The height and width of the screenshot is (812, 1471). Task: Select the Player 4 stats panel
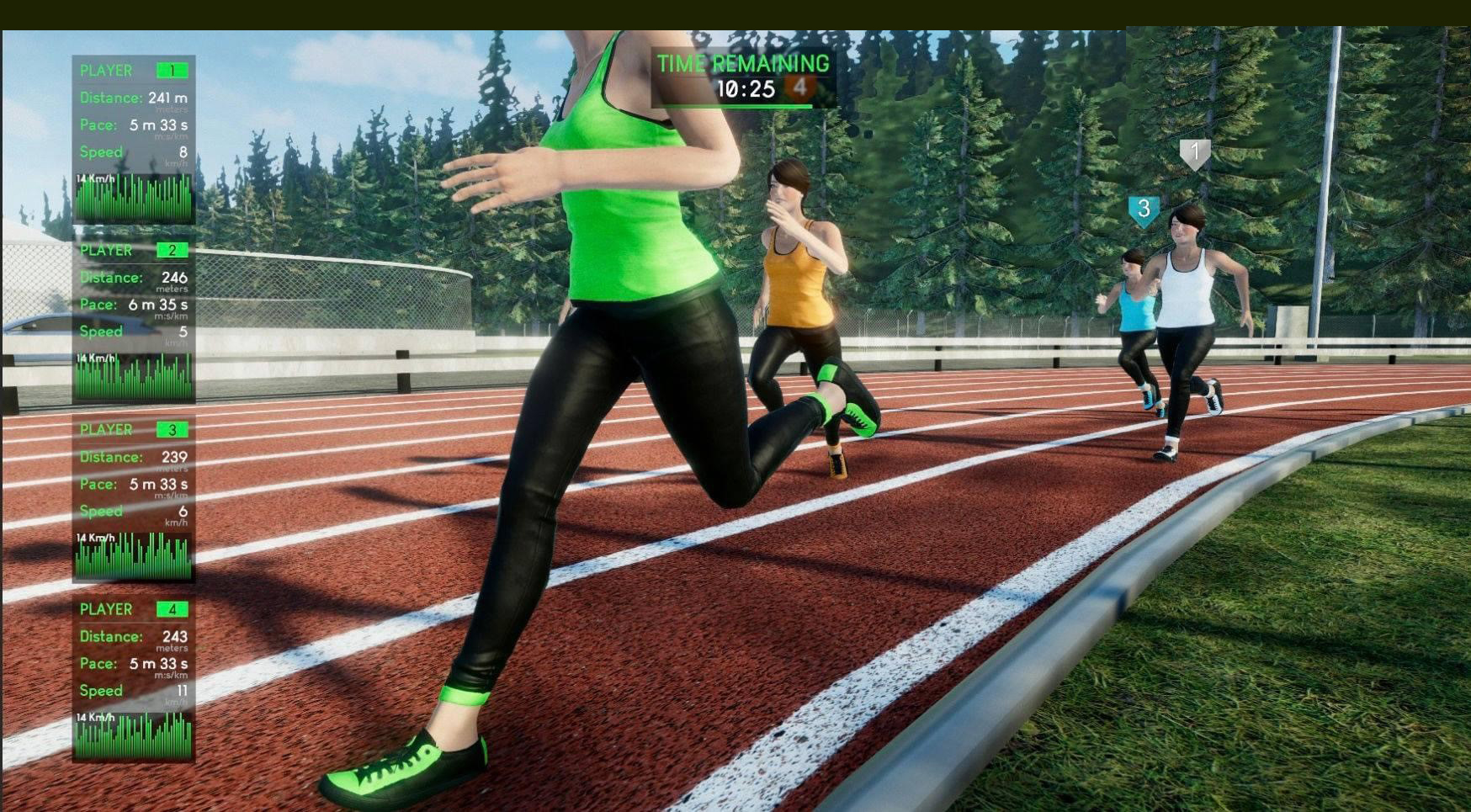(x=134, y=677)
